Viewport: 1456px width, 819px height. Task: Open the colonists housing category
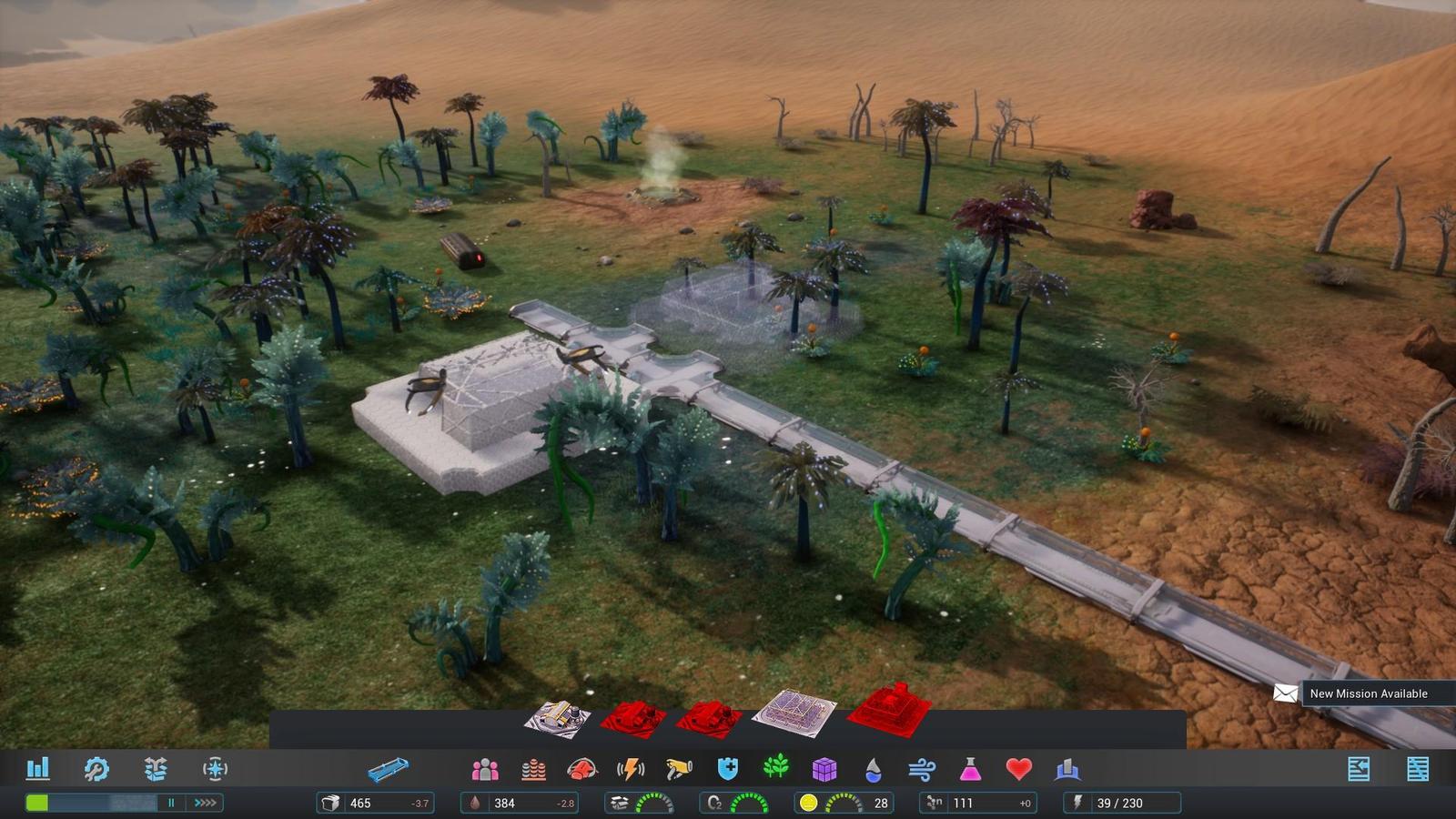(x=485, y=770)
